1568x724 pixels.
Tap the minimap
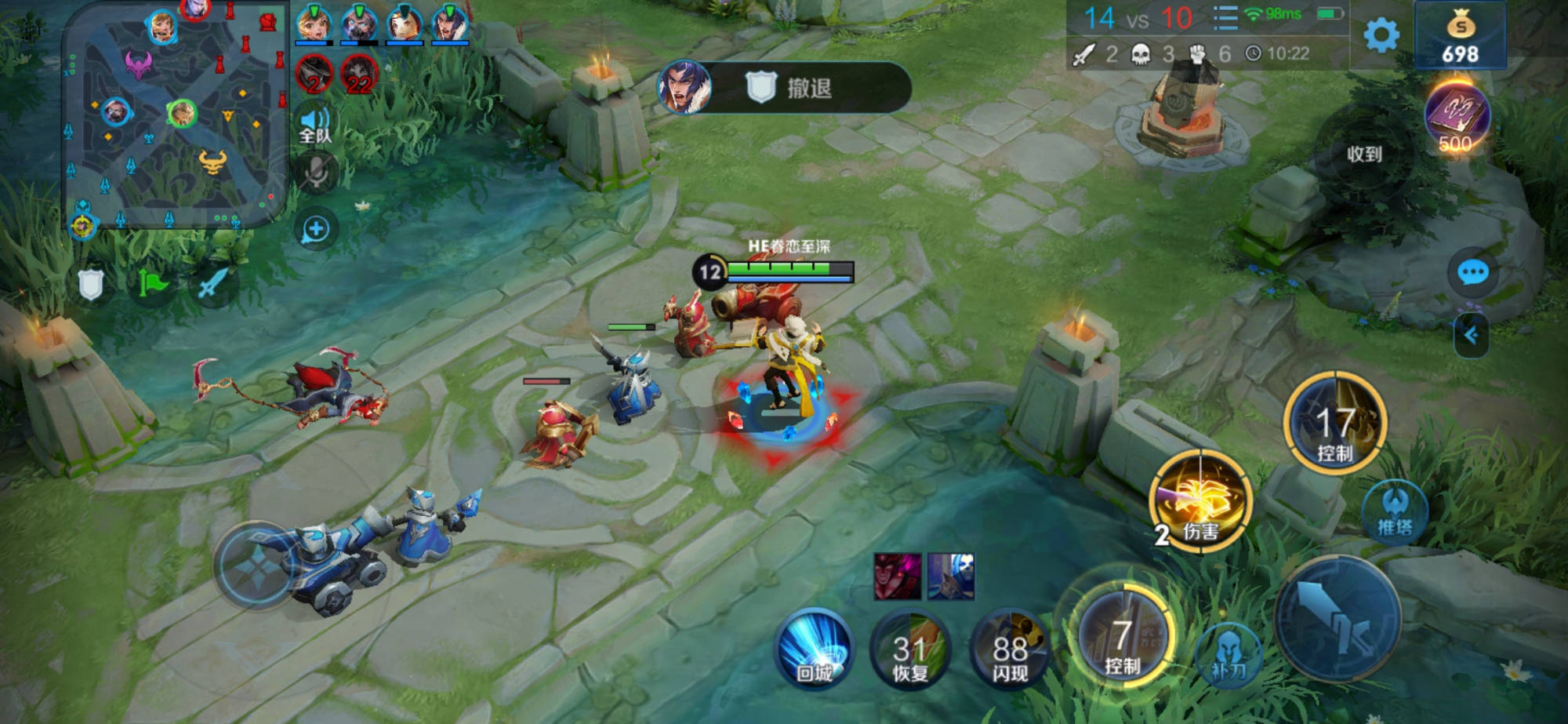(176, 118)
